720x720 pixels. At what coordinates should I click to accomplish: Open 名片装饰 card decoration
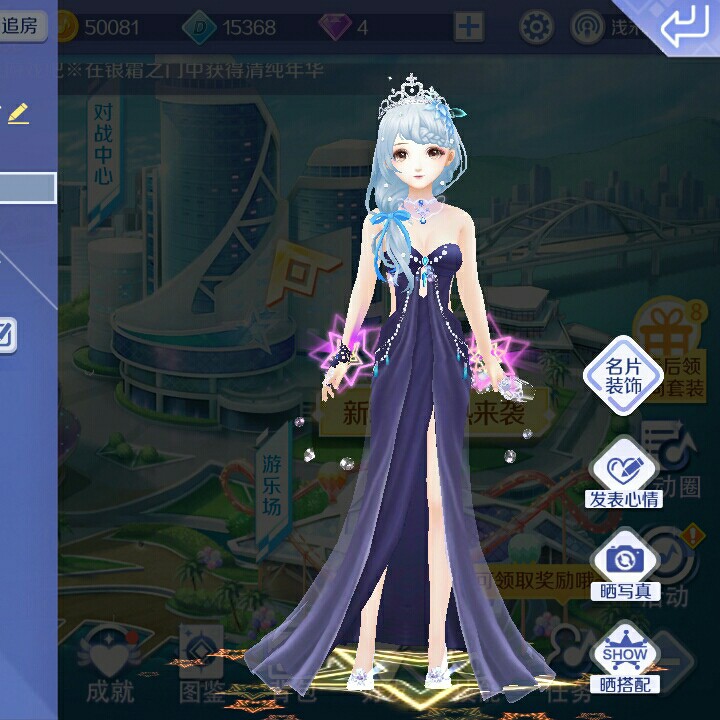point(624,375)
